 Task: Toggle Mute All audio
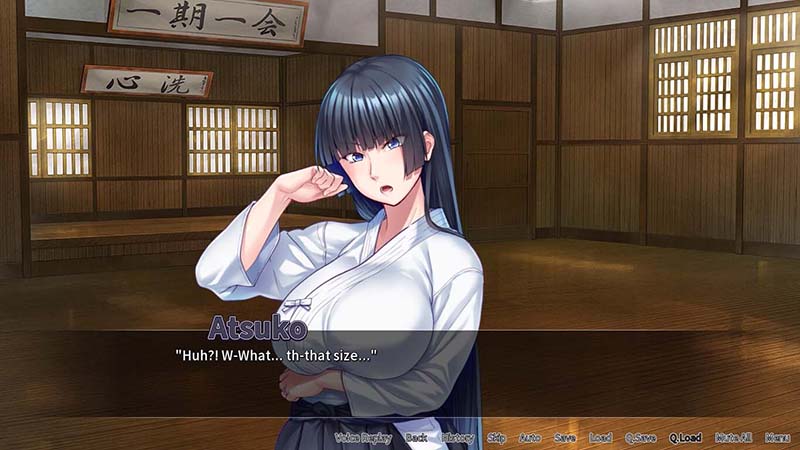[x=733, y=438]
